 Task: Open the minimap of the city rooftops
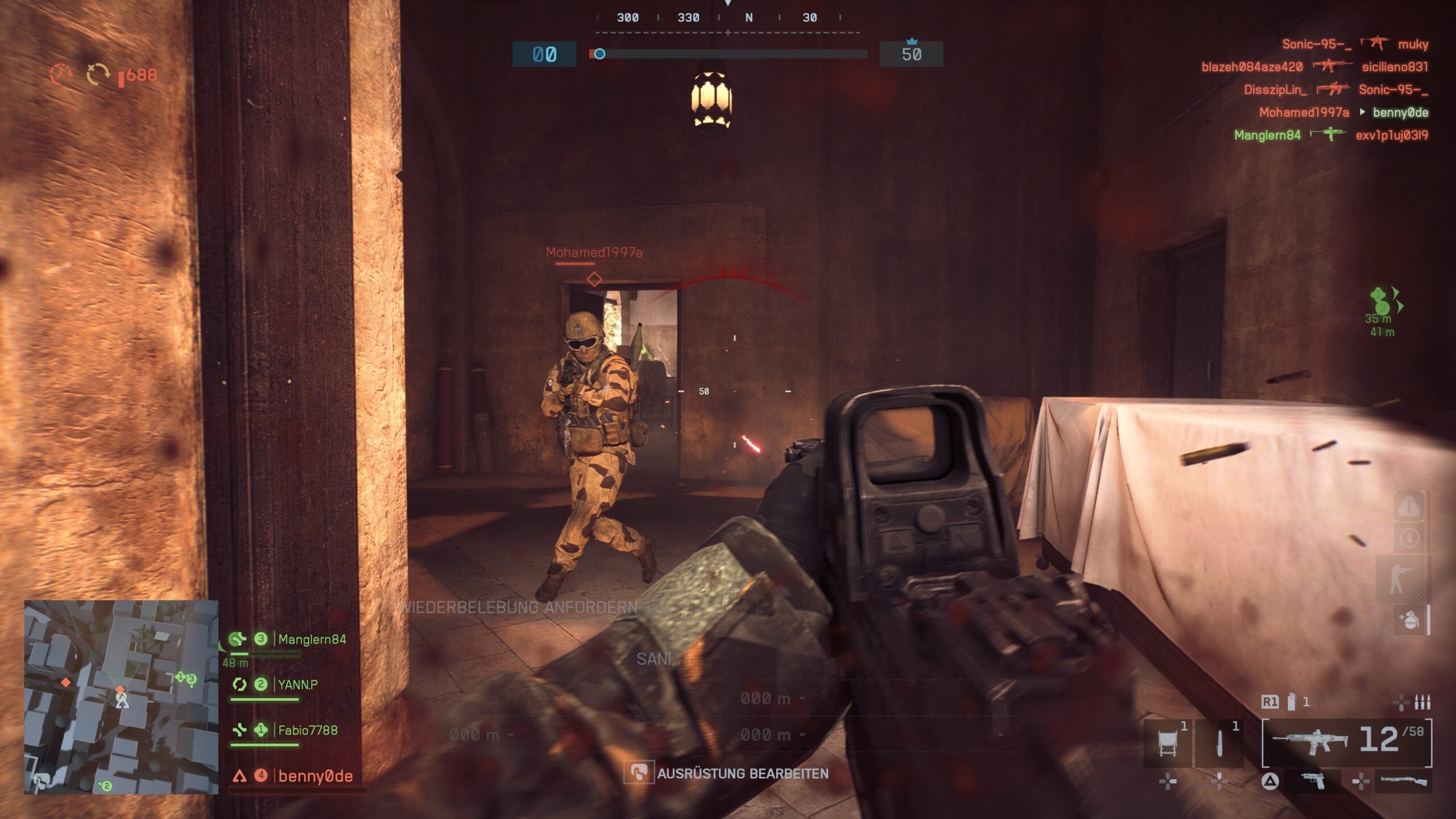point(121,697)
